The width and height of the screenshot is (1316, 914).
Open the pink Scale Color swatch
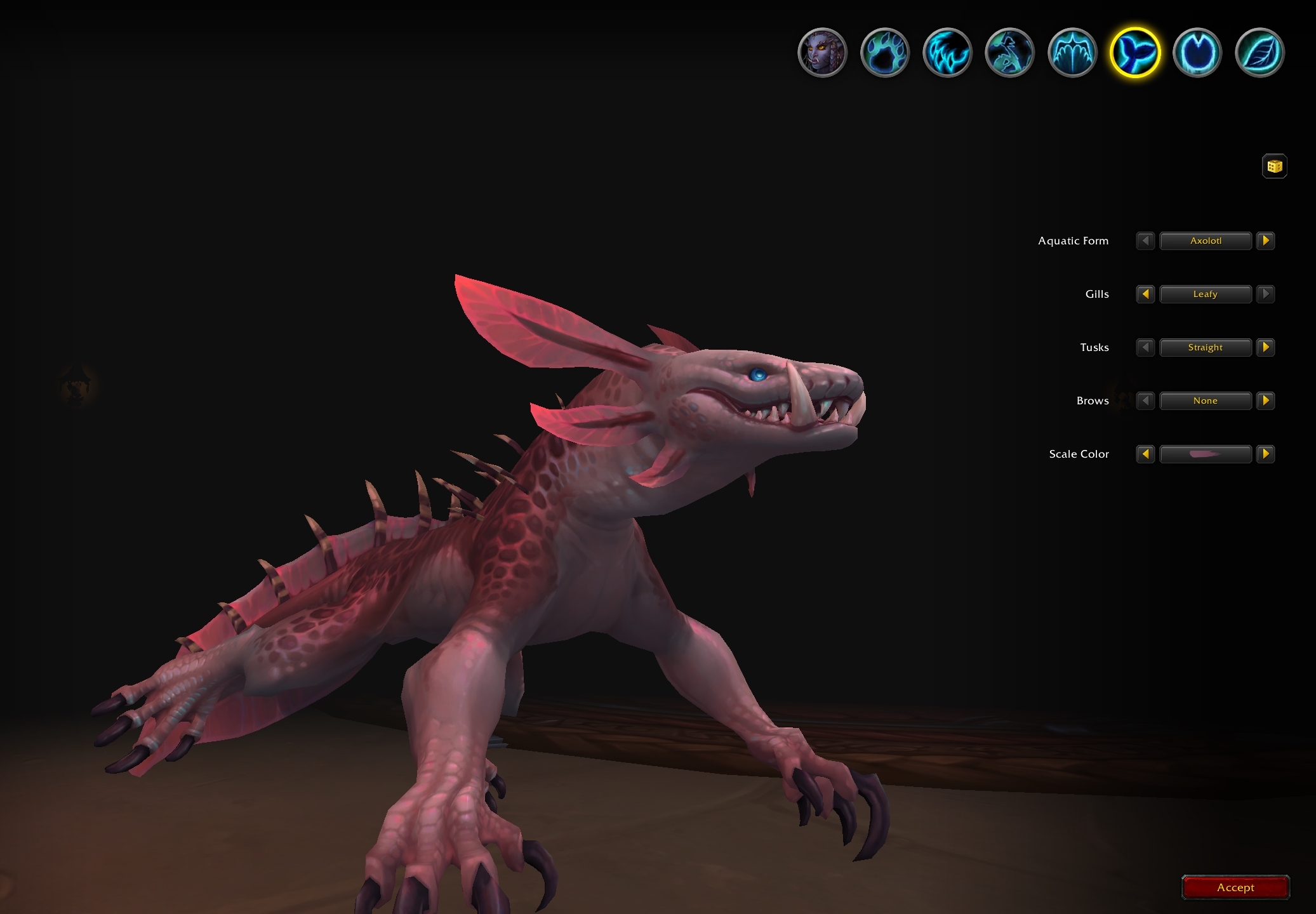click(1206, 454)
